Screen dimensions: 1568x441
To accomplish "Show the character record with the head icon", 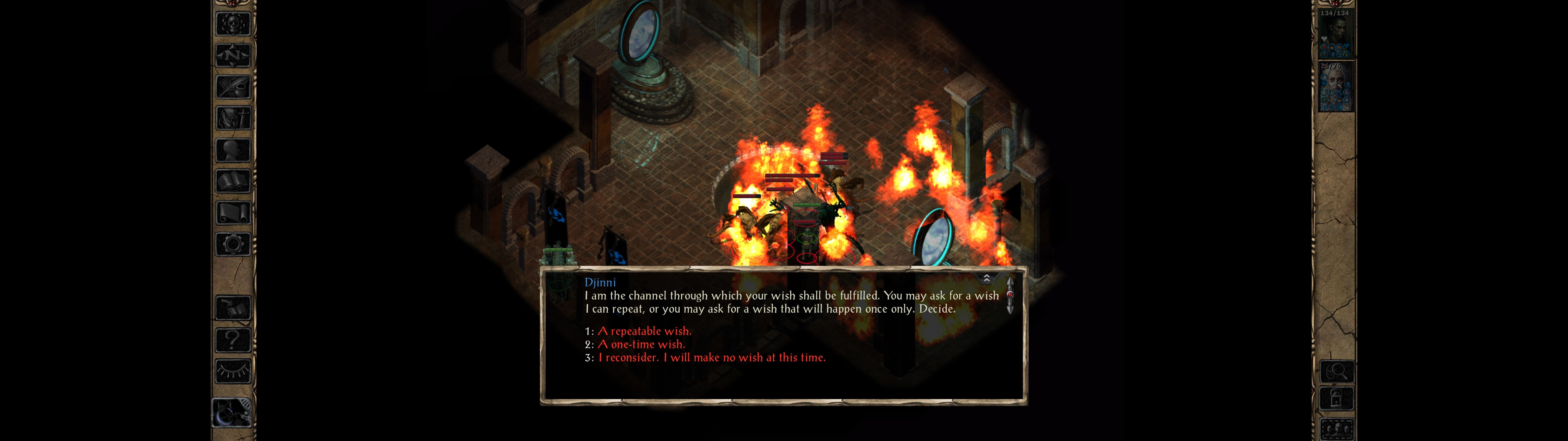I will tap(233, 150).
